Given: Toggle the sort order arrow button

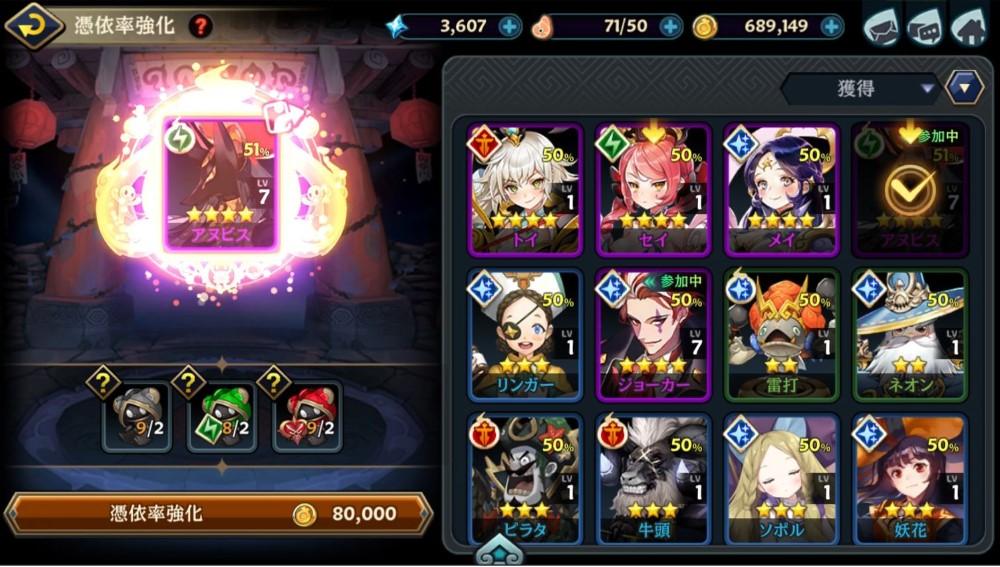Looking at the screenshot, I should click(963, 87).
